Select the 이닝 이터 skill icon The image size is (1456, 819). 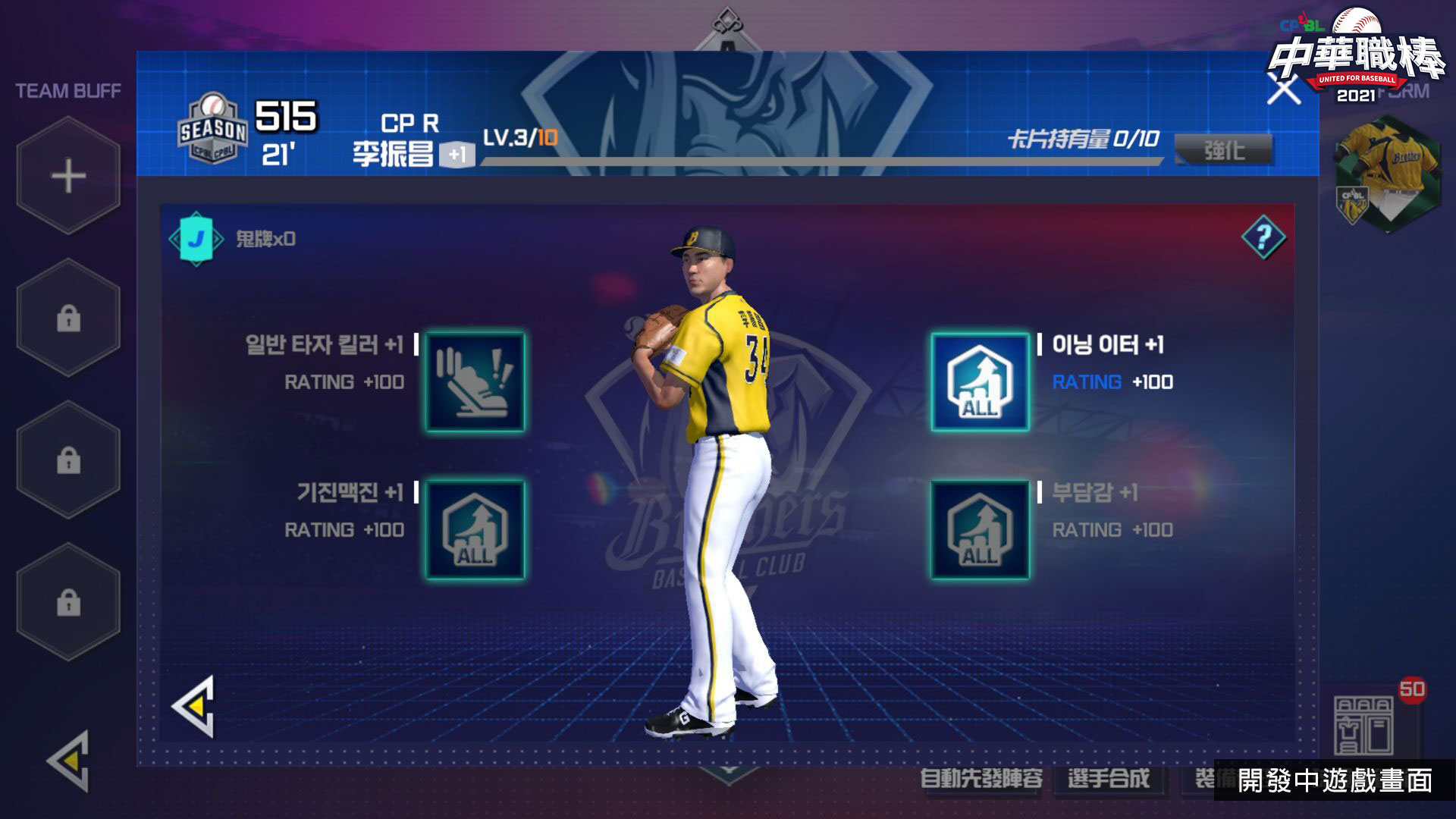(x=980, y=381)
